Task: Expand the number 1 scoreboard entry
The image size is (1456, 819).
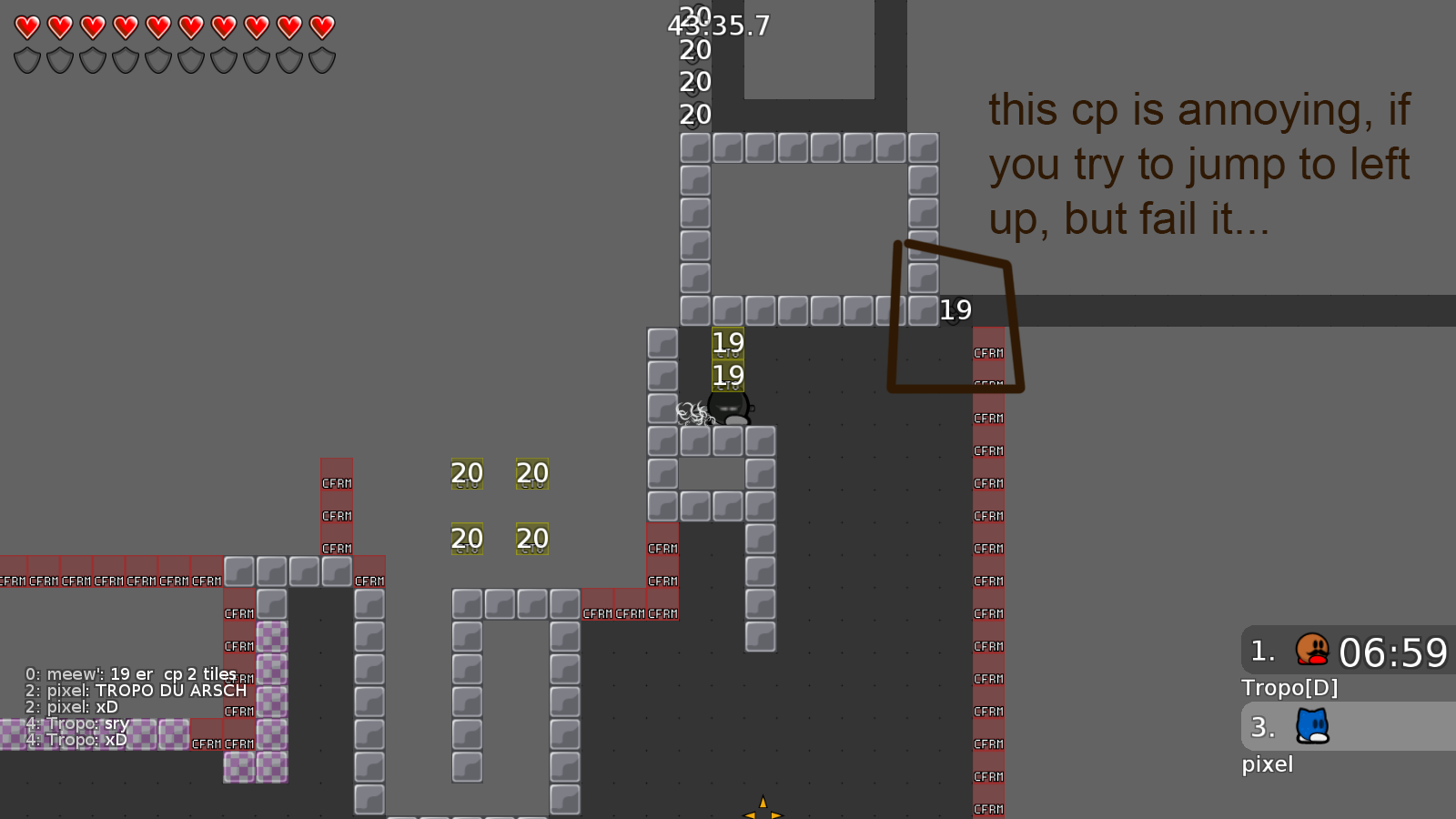Action: pyautogui.click(x=1261, y=650)
